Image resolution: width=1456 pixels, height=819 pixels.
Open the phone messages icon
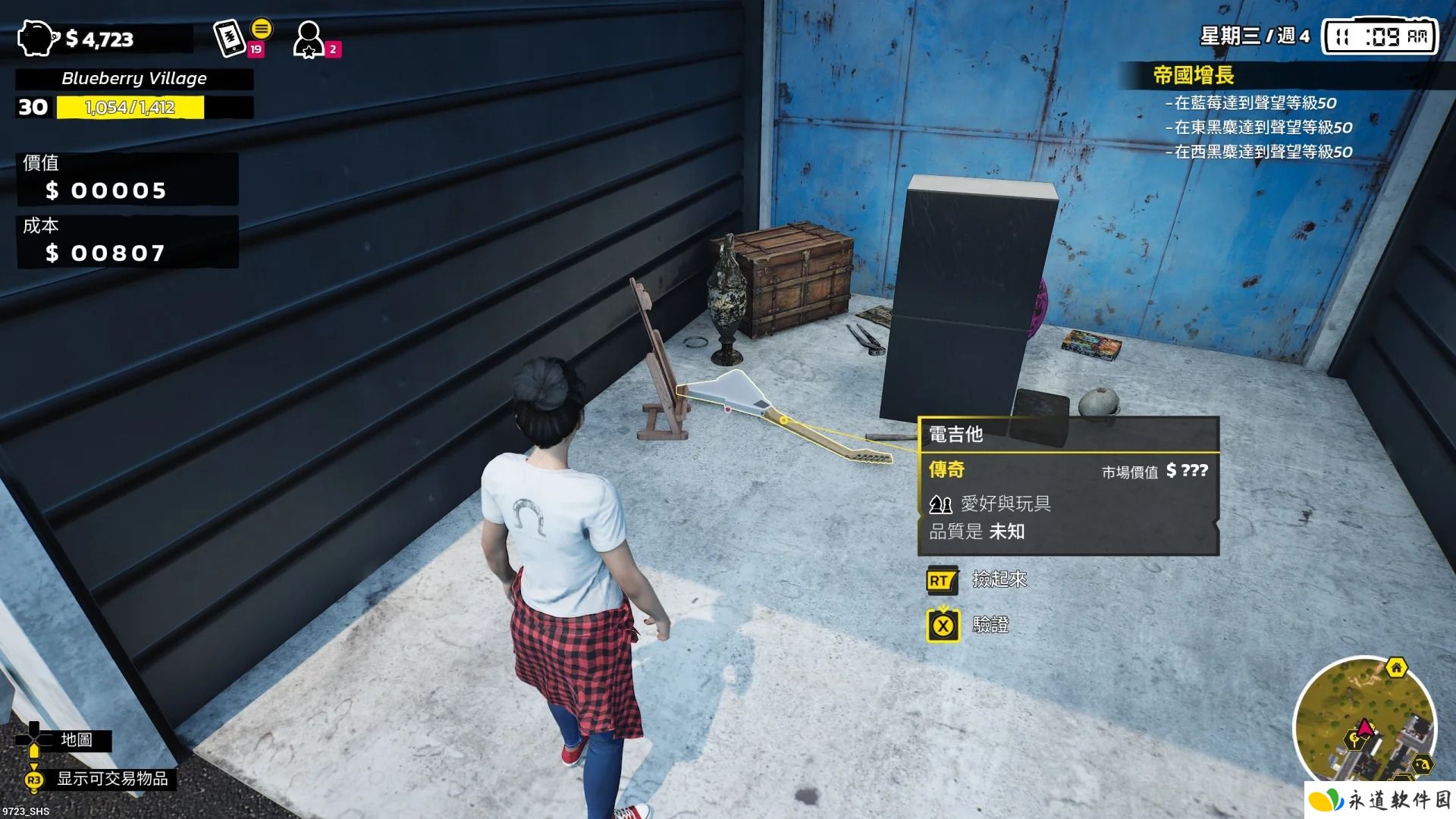[231, 38]
